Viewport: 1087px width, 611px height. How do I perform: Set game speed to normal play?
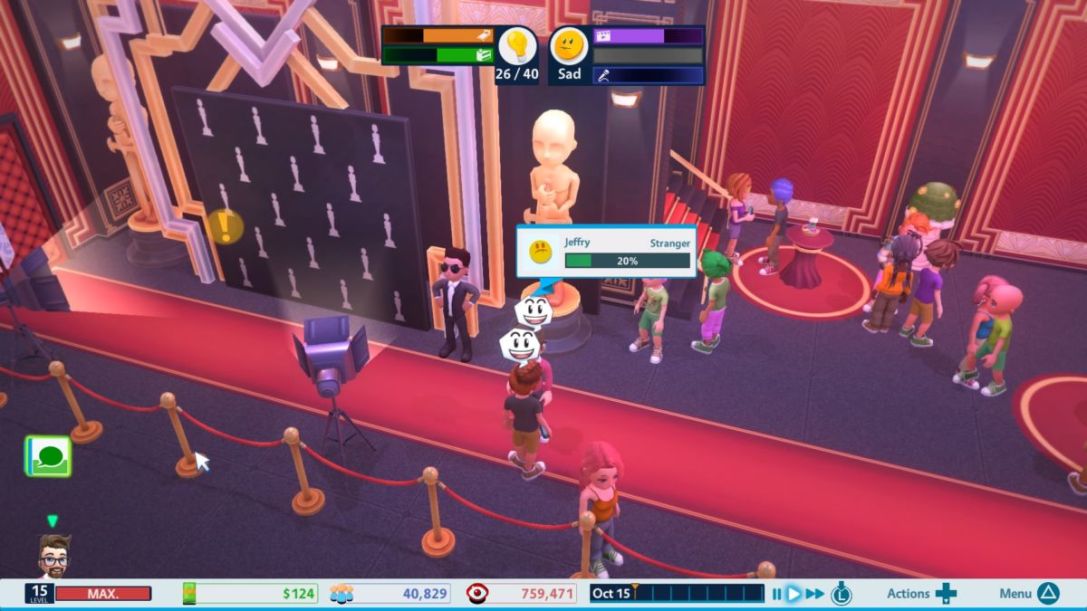(793, 594)
